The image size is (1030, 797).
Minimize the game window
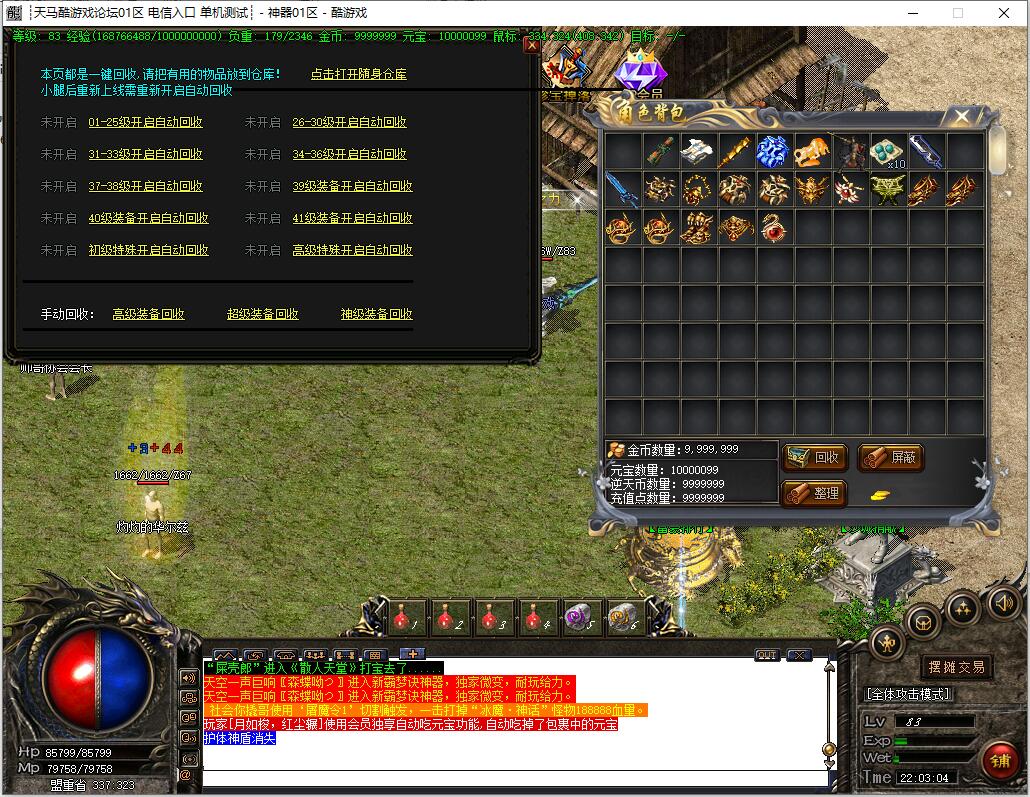click(x=912, y=13)
